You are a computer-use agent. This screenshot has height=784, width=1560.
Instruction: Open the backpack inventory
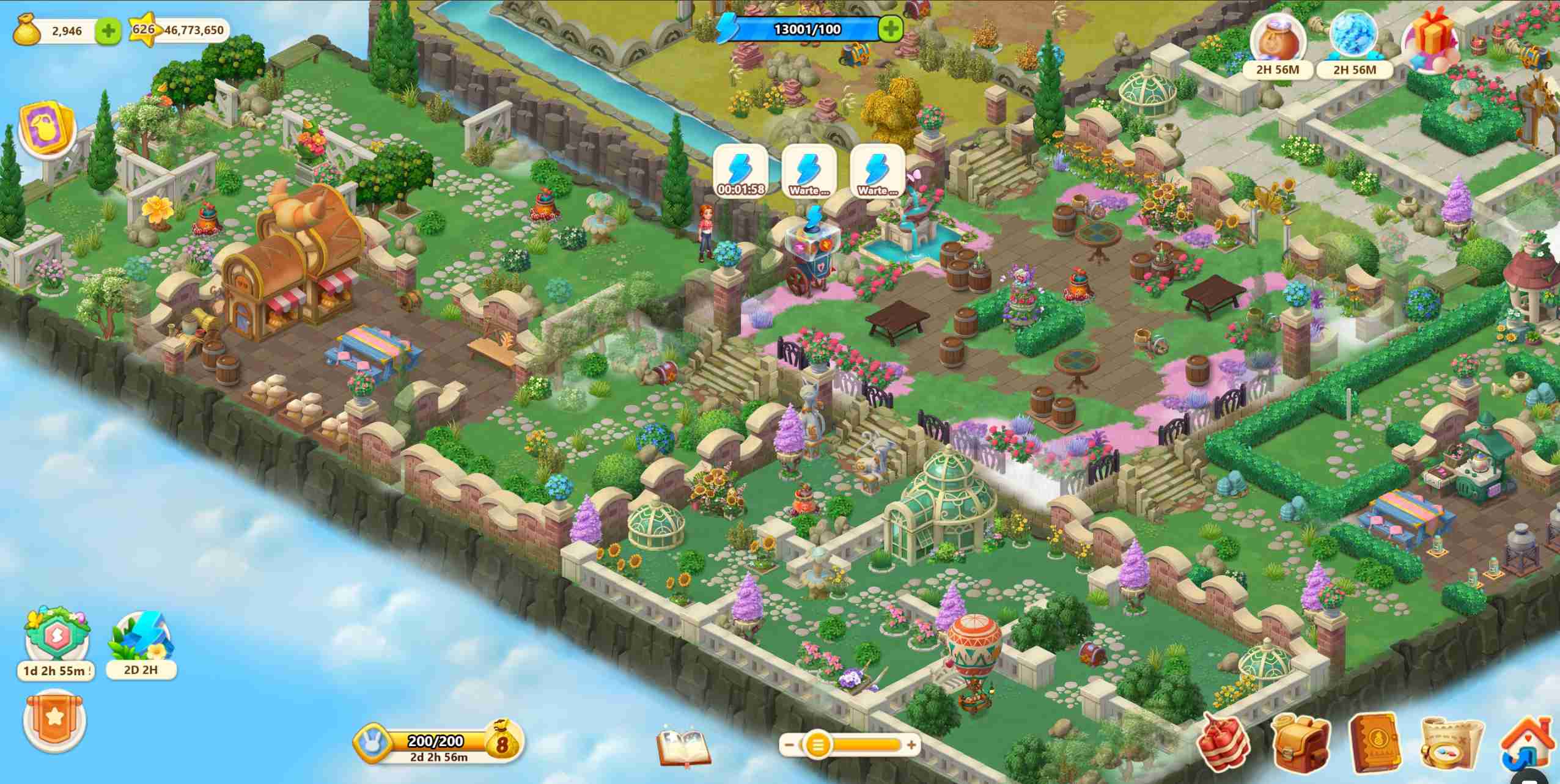click(x=1300, y=744)
